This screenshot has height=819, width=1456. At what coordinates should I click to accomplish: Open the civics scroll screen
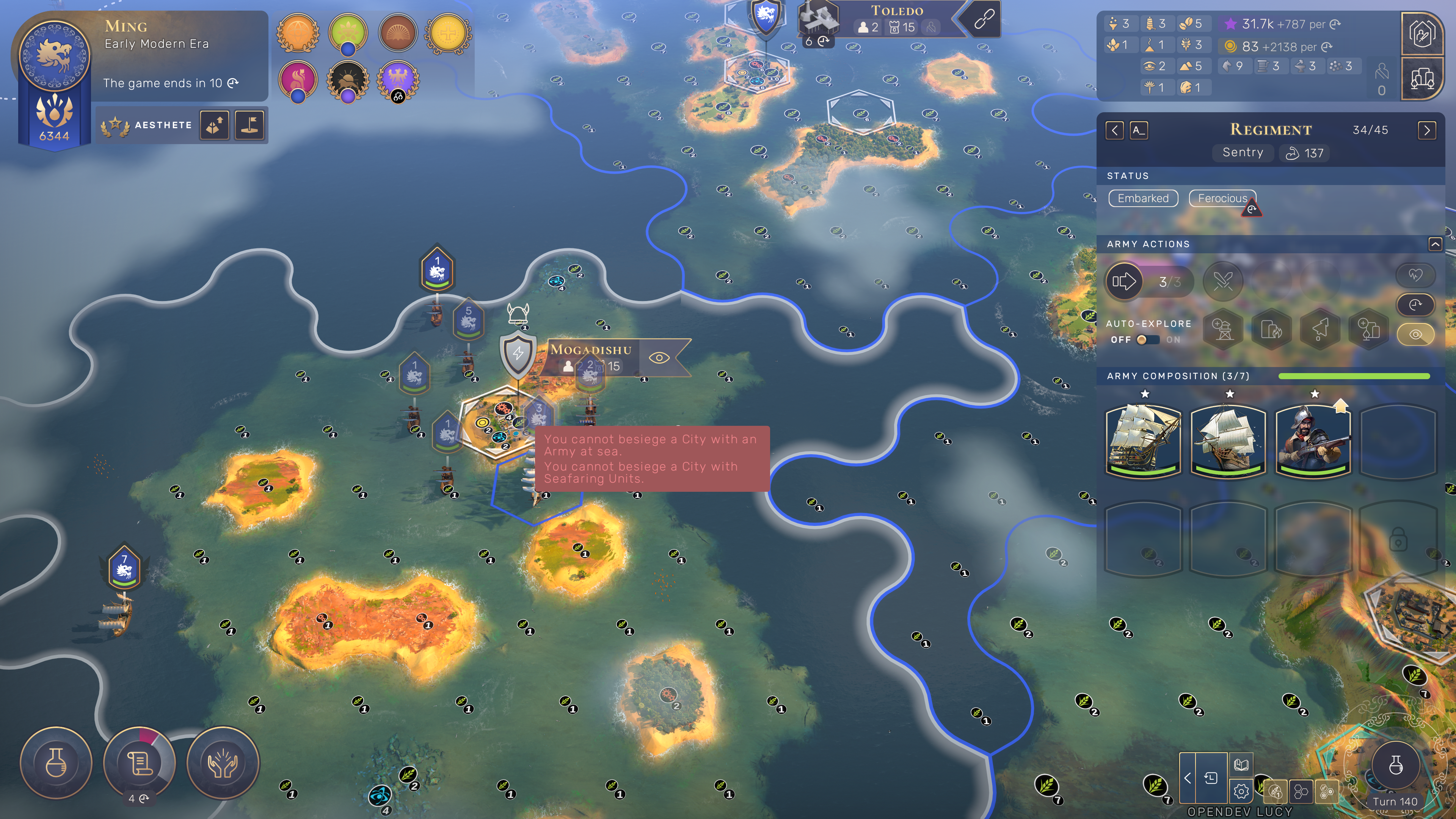[x=139, y=763]
